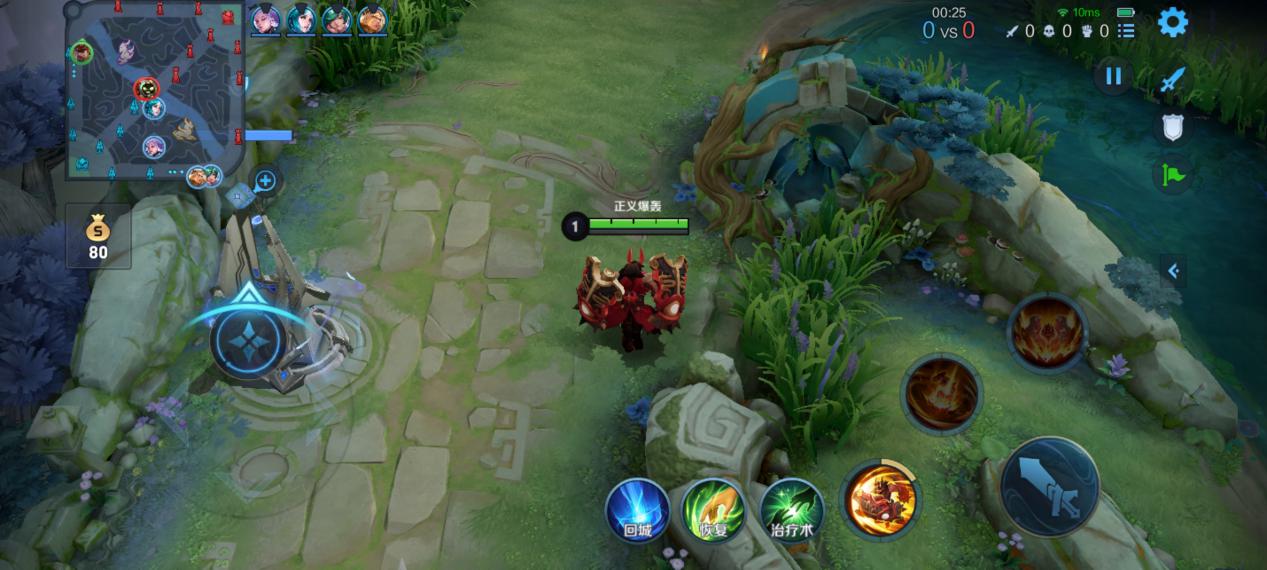Pause the match with the pause button
Image resolution: width=1267 pixels, height=570 pixels.
(x=1113, y=77)
